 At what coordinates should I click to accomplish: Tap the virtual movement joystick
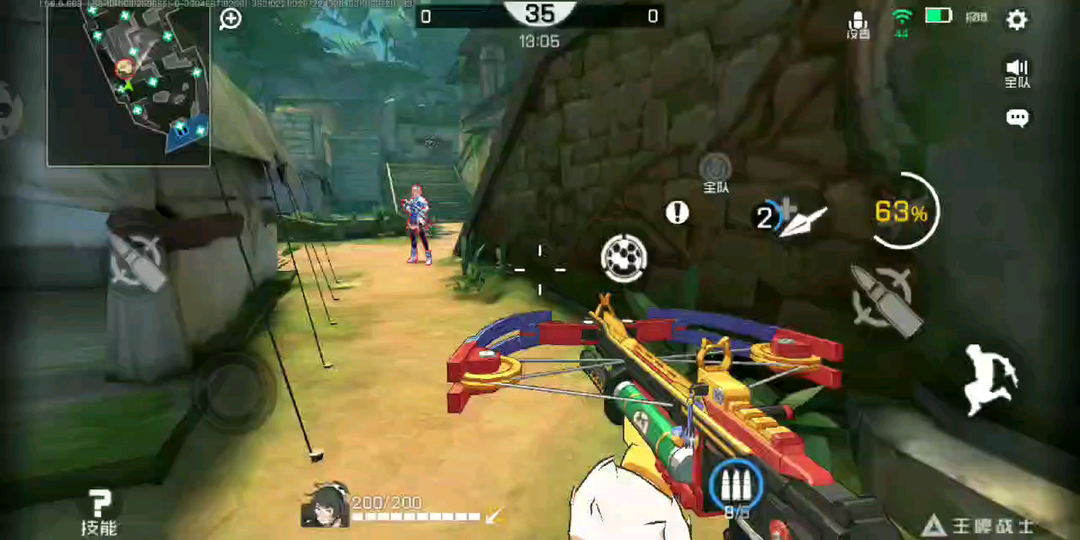pos(235,389)
